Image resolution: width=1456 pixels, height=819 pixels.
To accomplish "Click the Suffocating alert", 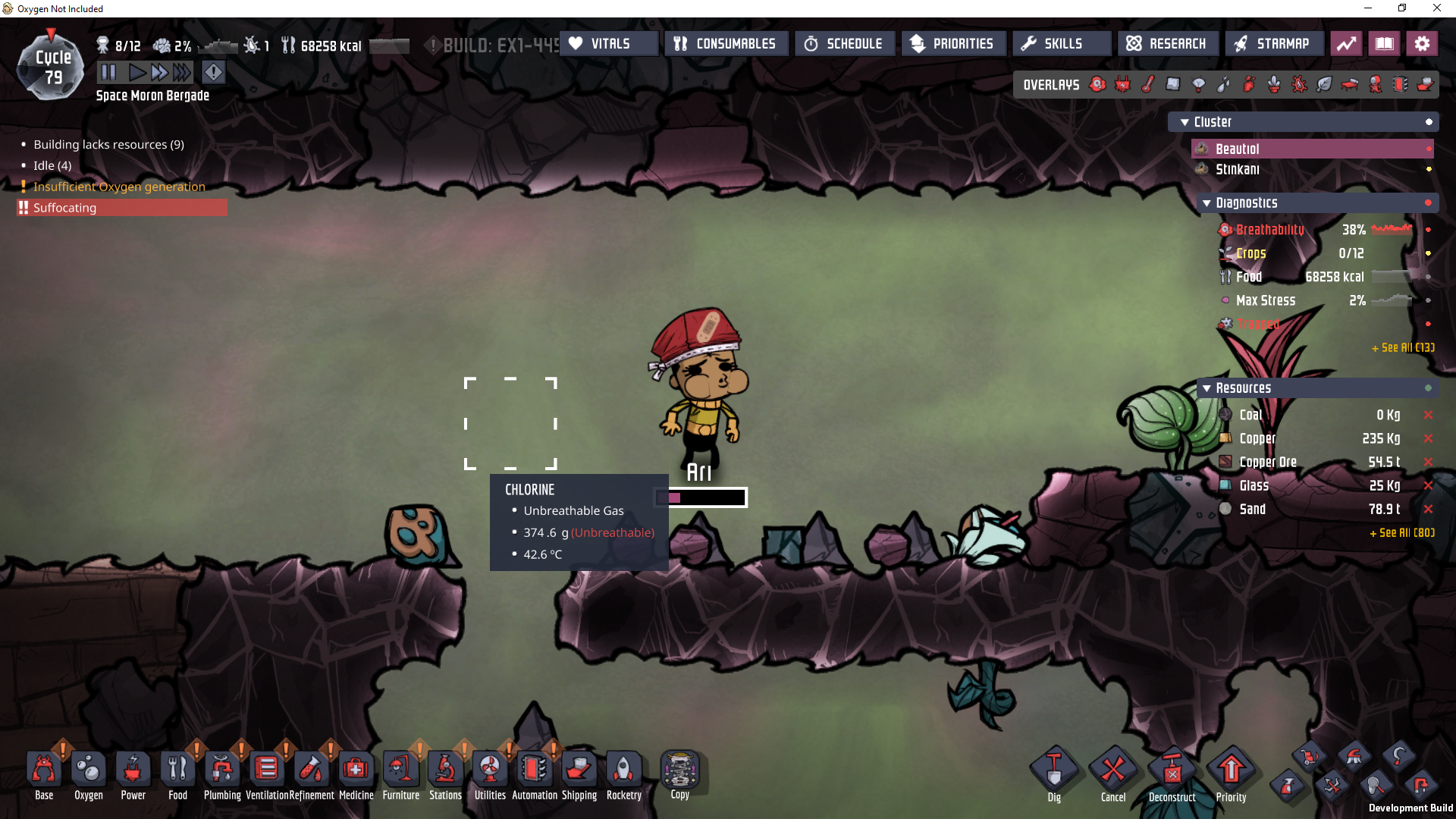I will (x=121, y=208).
